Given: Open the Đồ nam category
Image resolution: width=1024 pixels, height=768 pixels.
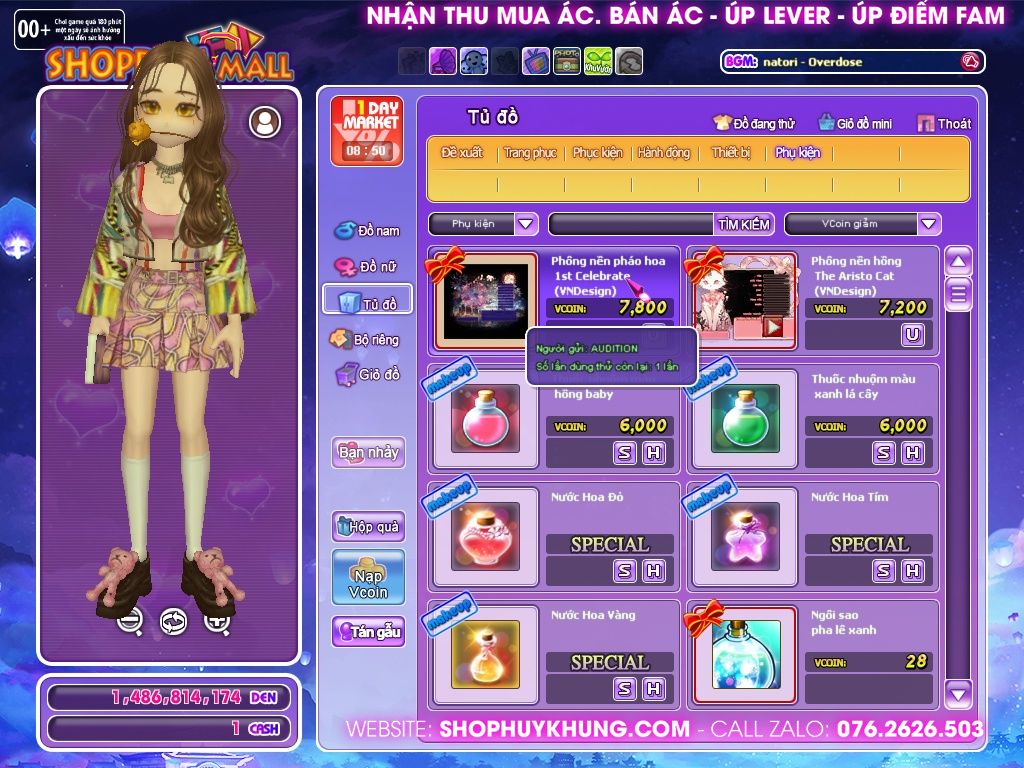Looking at the screenshot, I should [x=368, y=231].
